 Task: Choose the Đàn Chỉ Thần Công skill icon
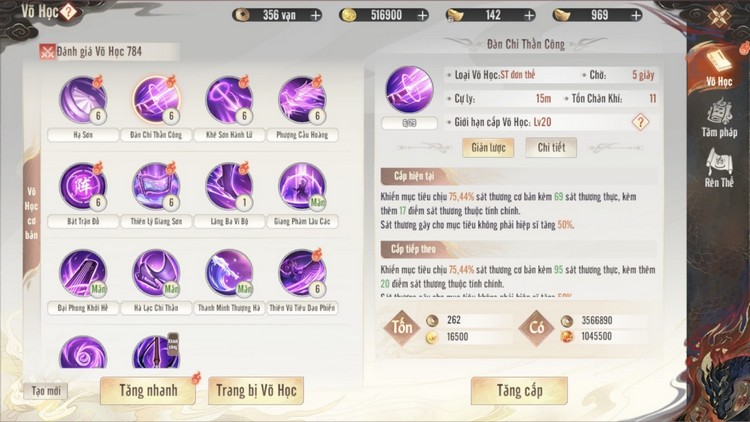pos(156,100)
